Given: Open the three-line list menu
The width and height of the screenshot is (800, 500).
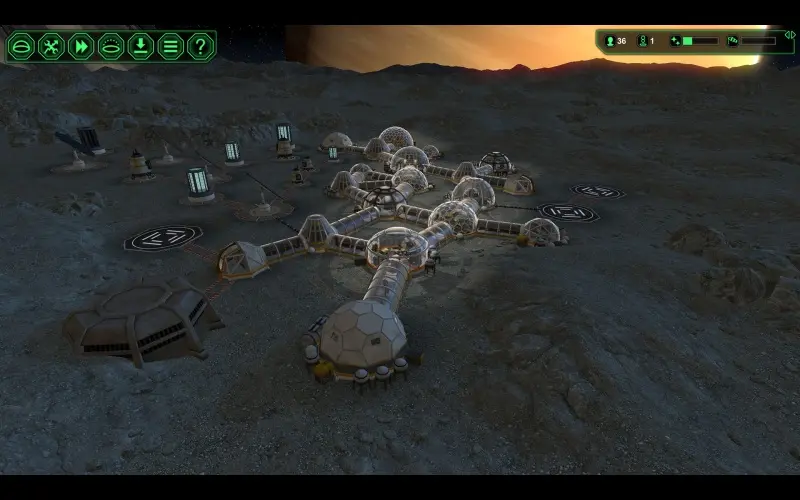Looking at the screenshot, I should click(171, 46).
